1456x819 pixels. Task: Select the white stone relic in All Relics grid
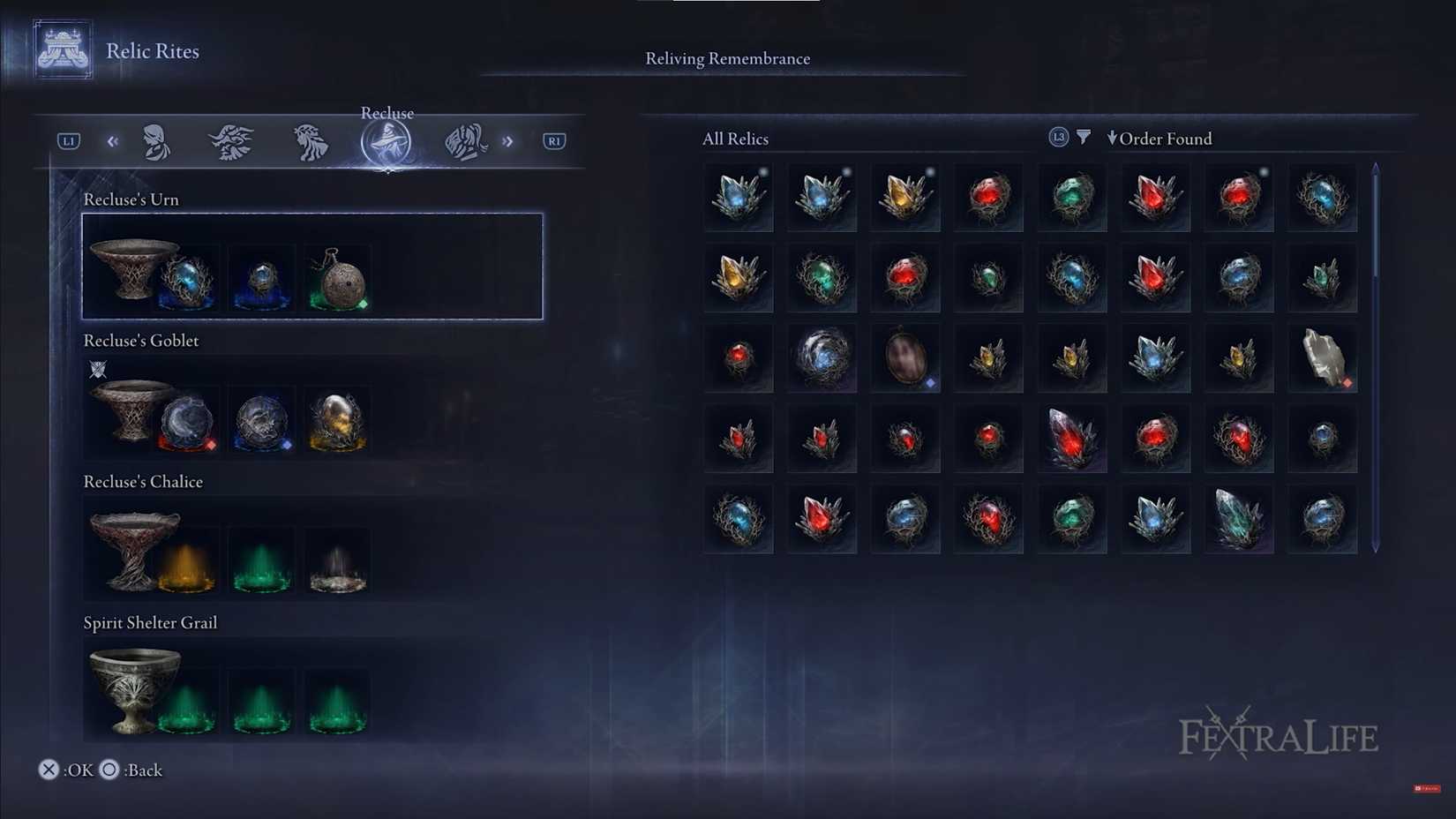[x=1323, y=357]
